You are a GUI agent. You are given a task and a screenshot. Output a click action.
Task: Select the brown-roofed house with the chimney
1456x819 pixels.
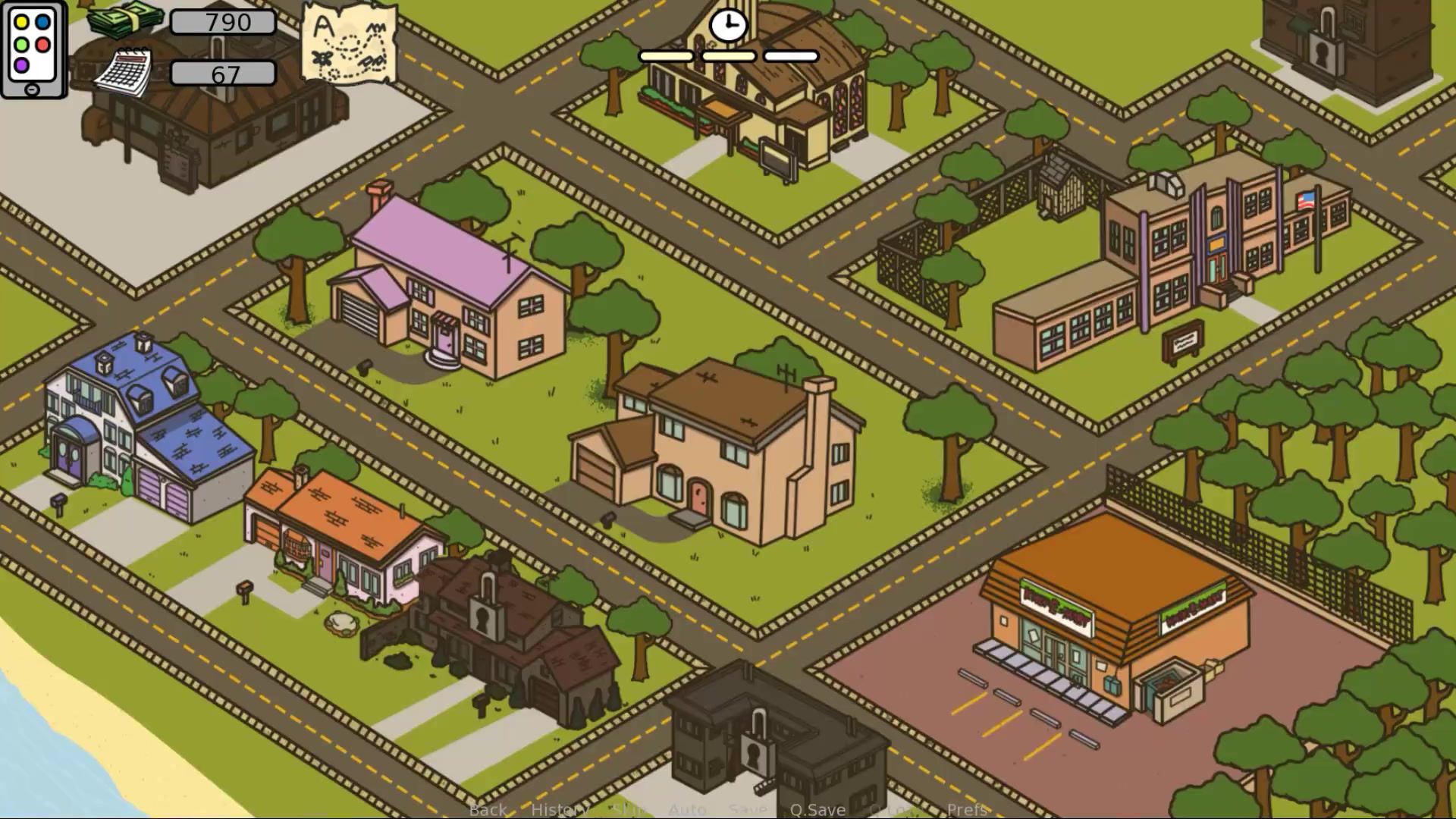(720, 447)
